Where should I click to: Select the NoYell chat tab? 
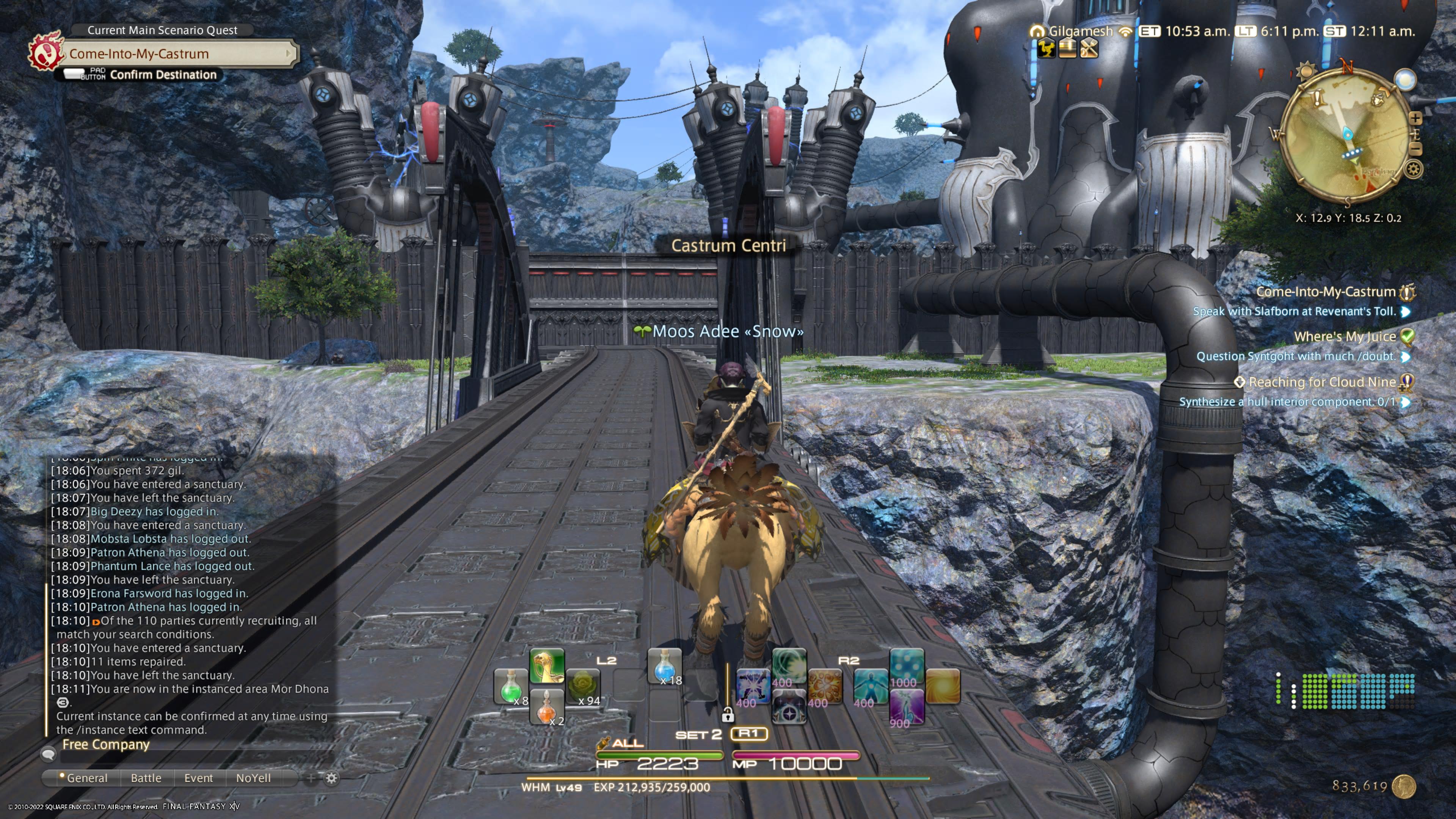coord(253,778)
